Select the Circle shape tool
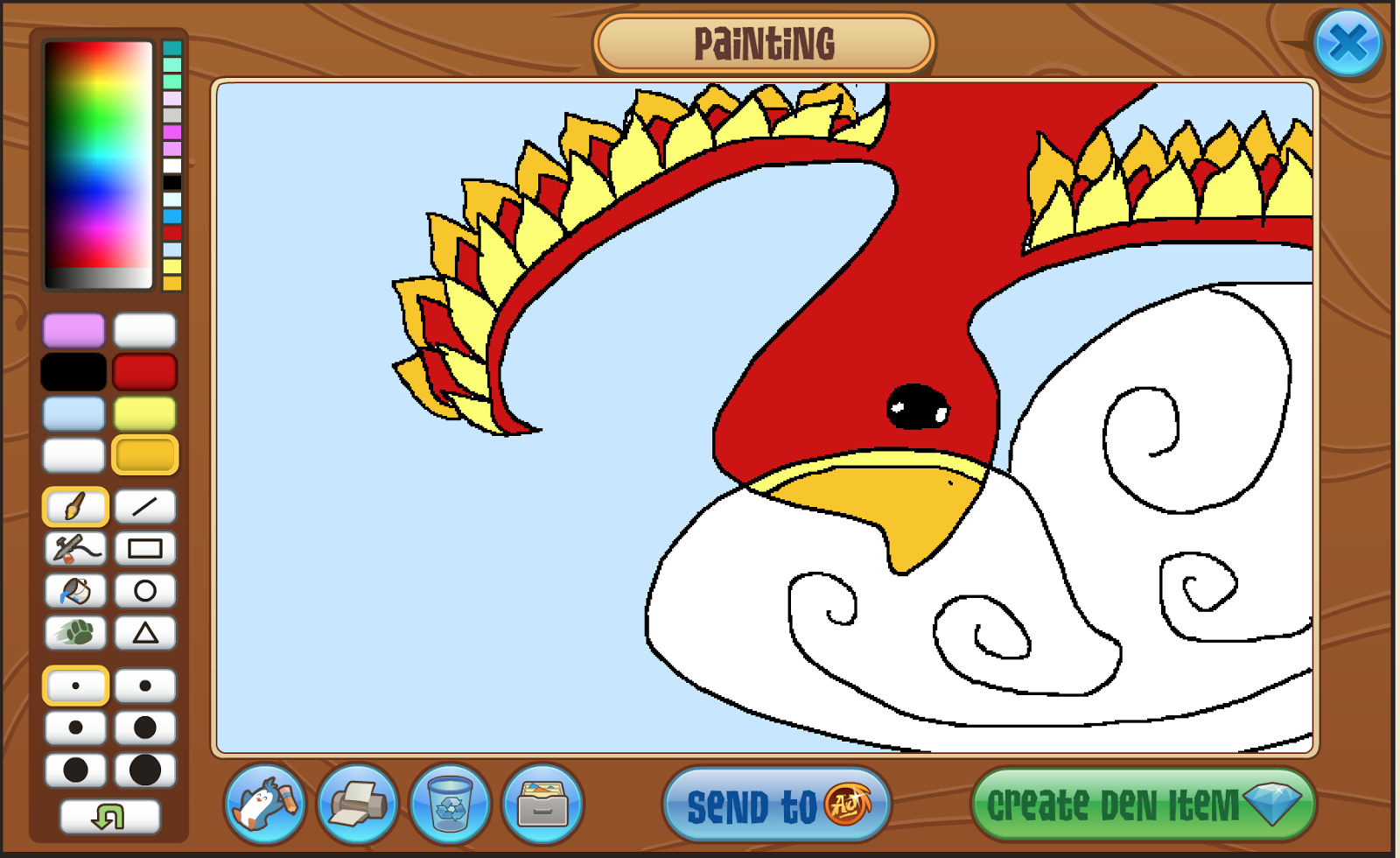The height and width of the screenshot is (858, 1400). pos(144,591)
